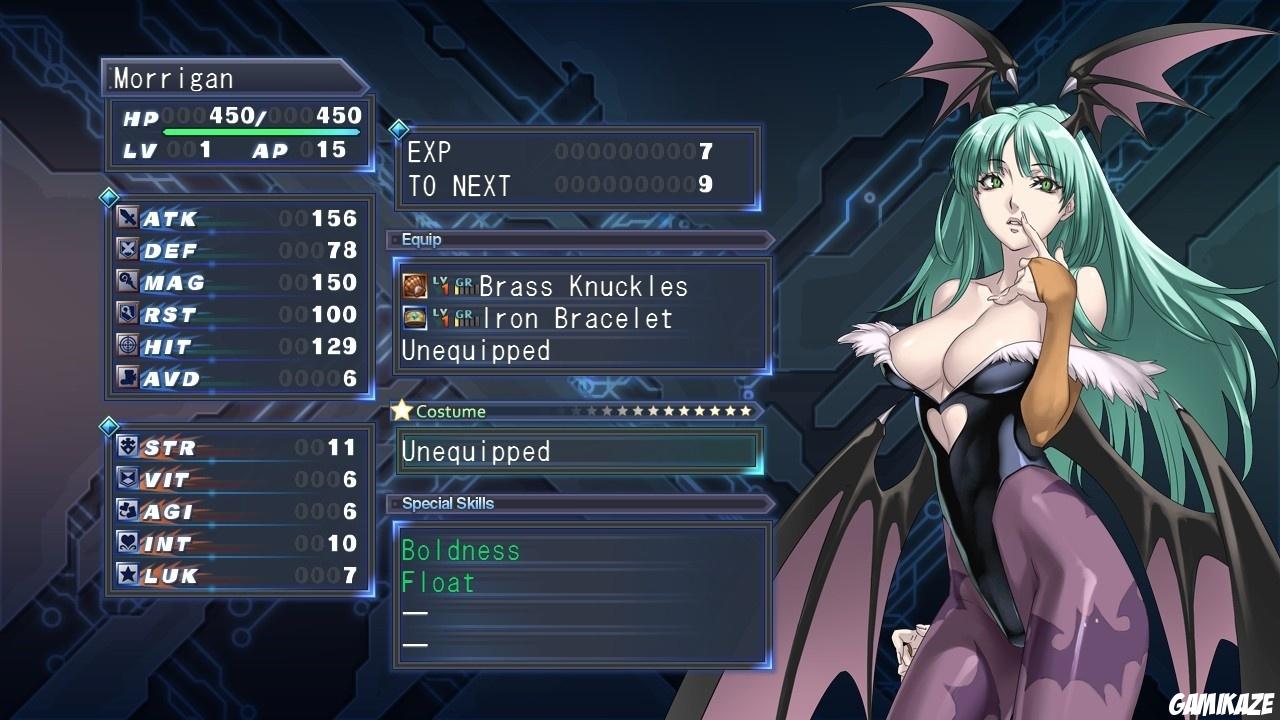This screenshot has height=720, width=1280.
Task: Toggle the blue diamond marker on the EXP panel
Action: 399,128
